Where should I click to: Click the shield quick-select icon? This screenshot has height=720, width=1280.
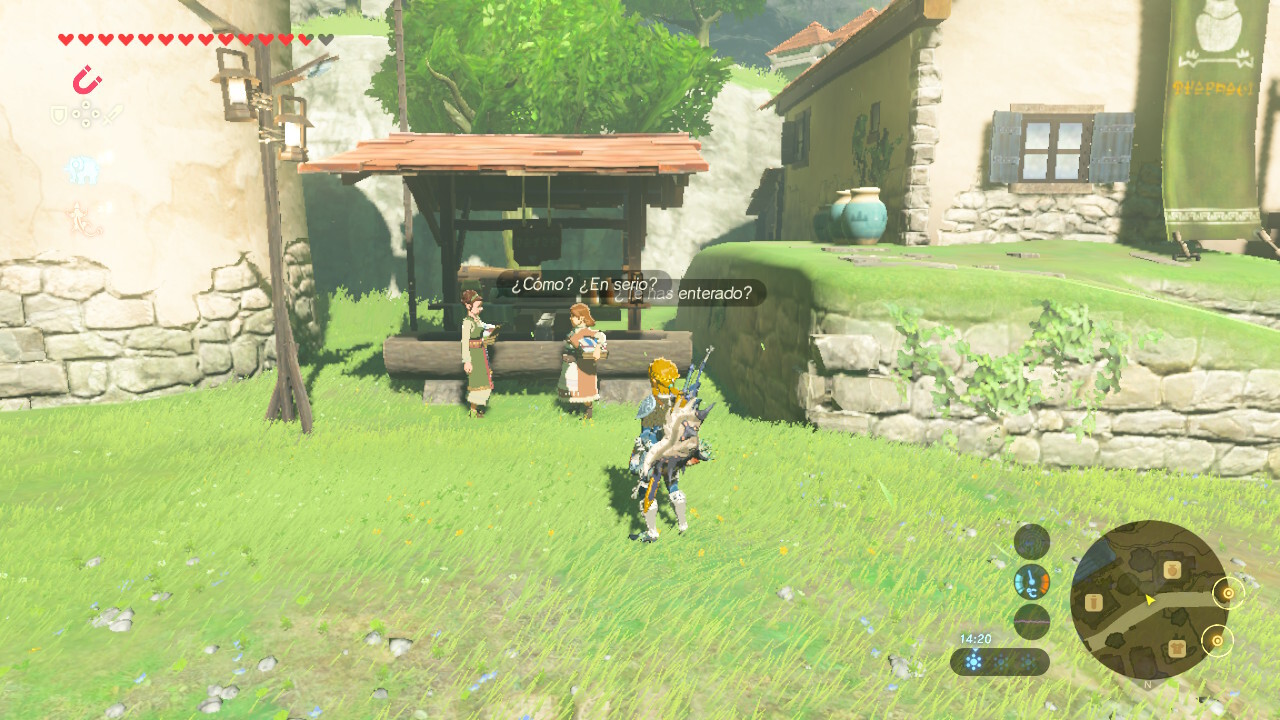click(59, 116)
